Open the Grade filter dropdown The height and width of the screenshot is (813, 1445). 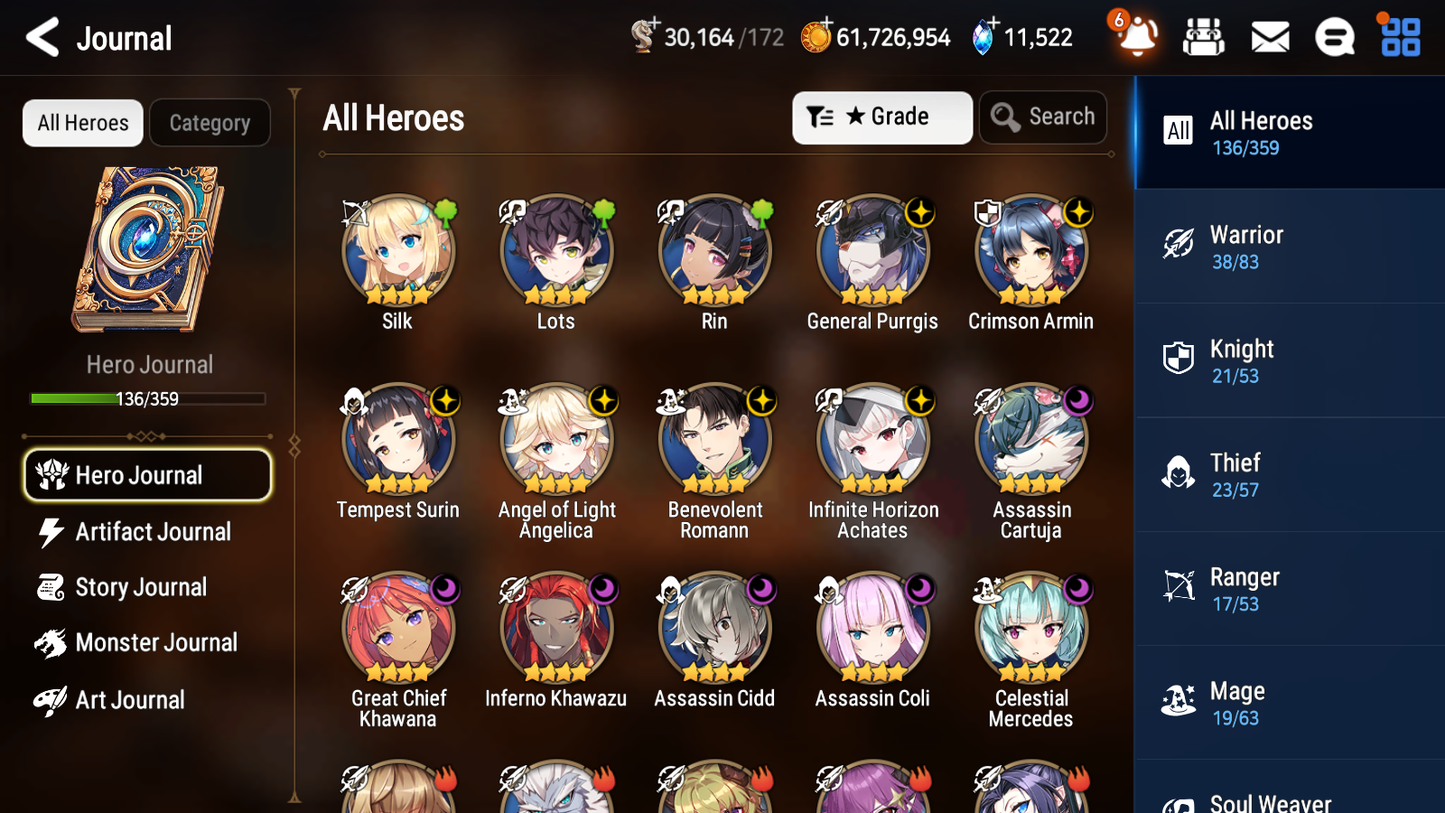[882, 117]
